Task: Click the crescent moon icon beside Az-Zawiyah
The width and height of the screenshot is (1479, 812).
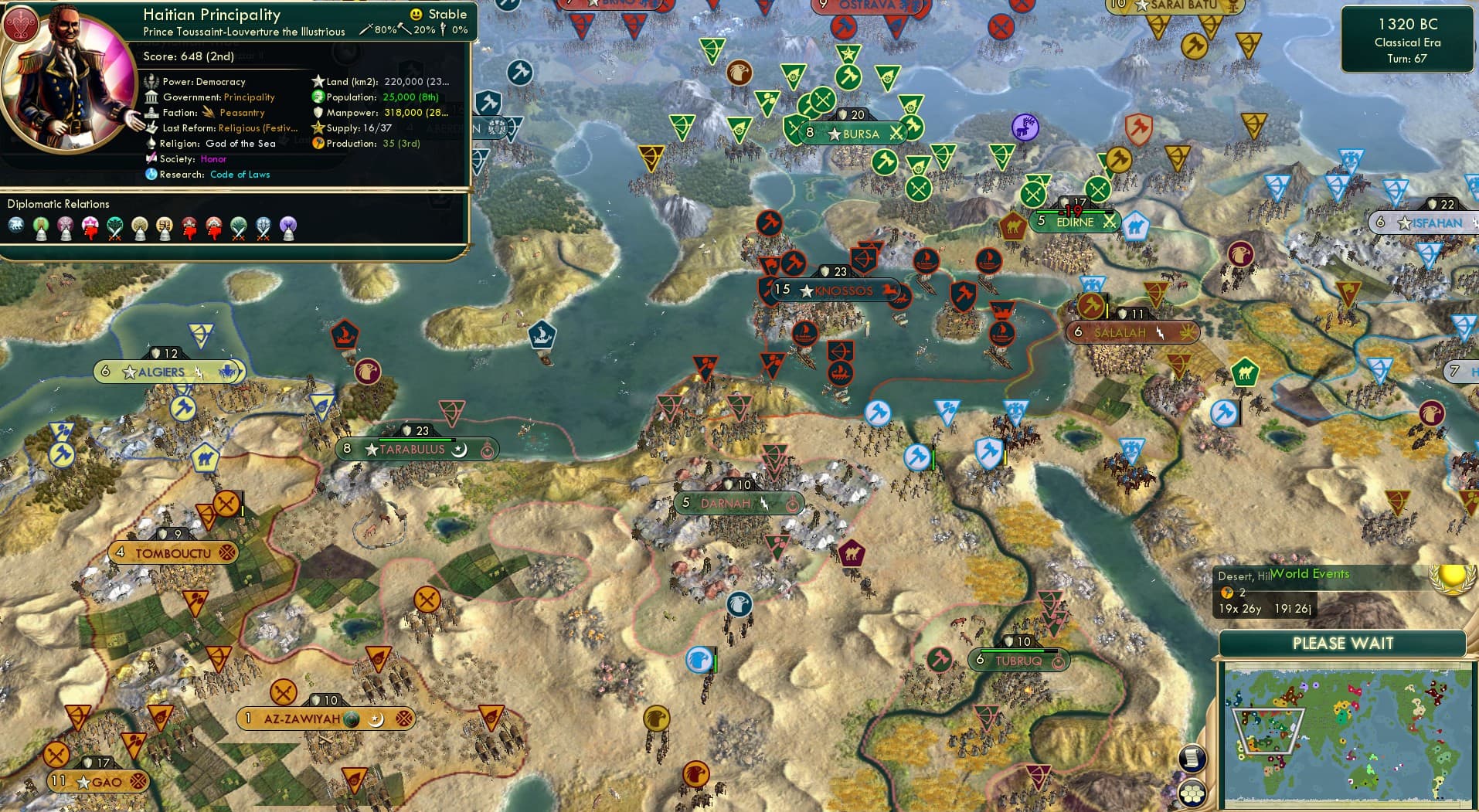Action: (378, 718)
